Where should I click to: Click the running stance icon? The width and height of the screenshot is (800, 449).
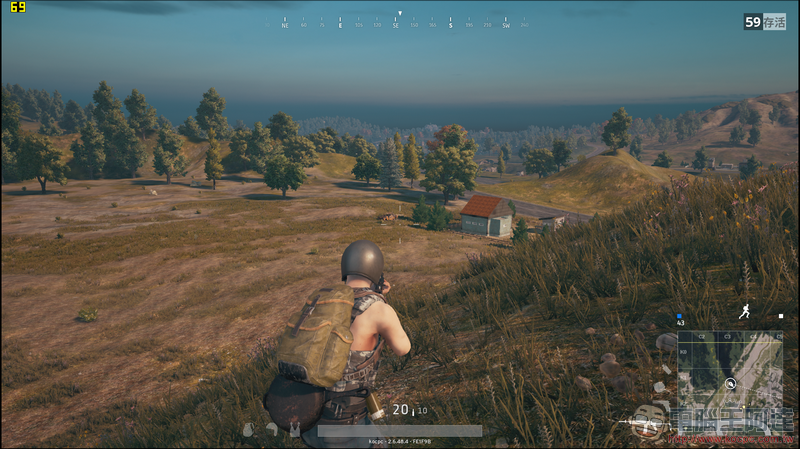pyautogui.click(x=744, y=312)
